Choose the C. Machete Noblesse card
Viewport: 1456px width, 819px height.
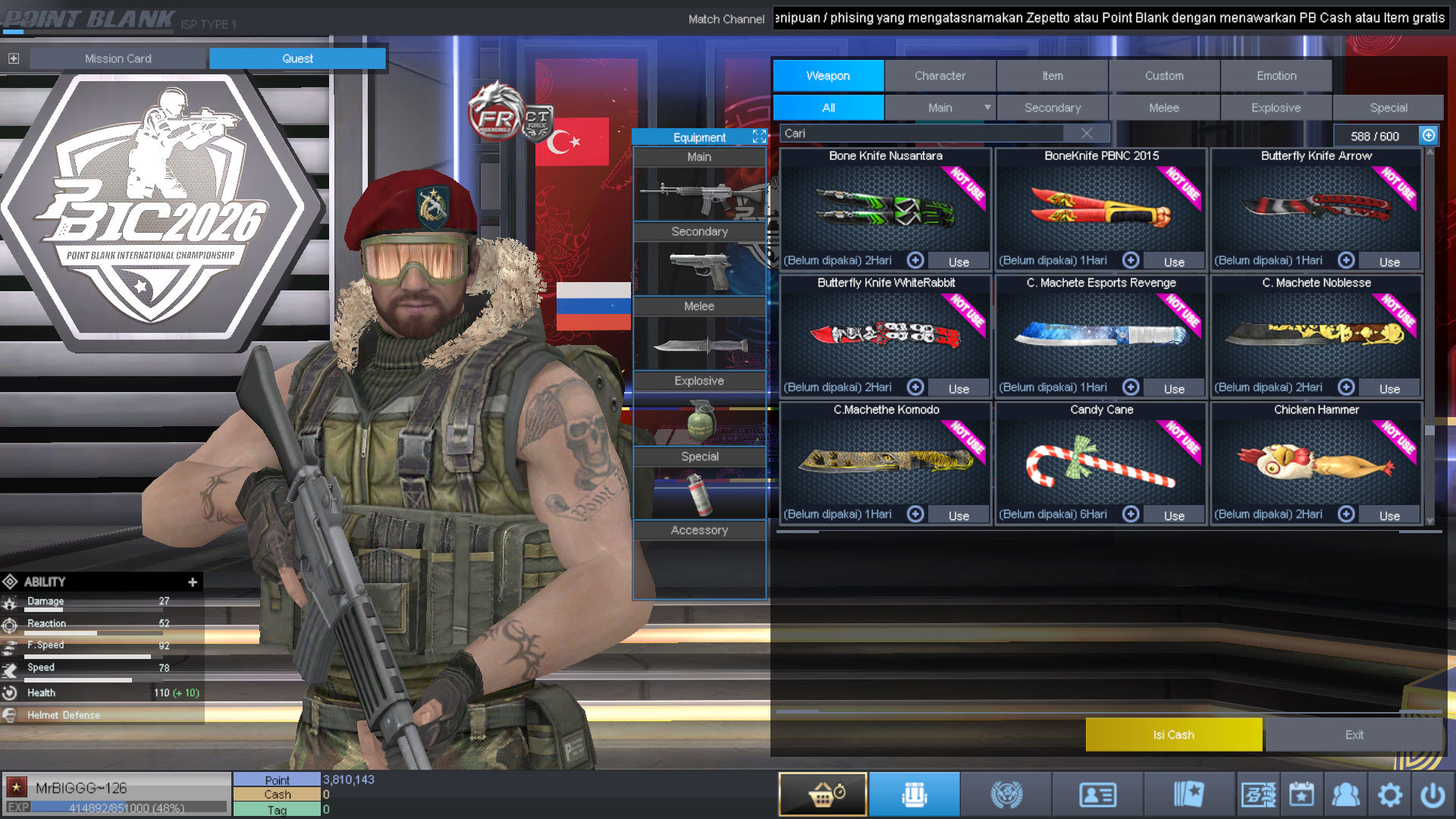(1316, 332)
